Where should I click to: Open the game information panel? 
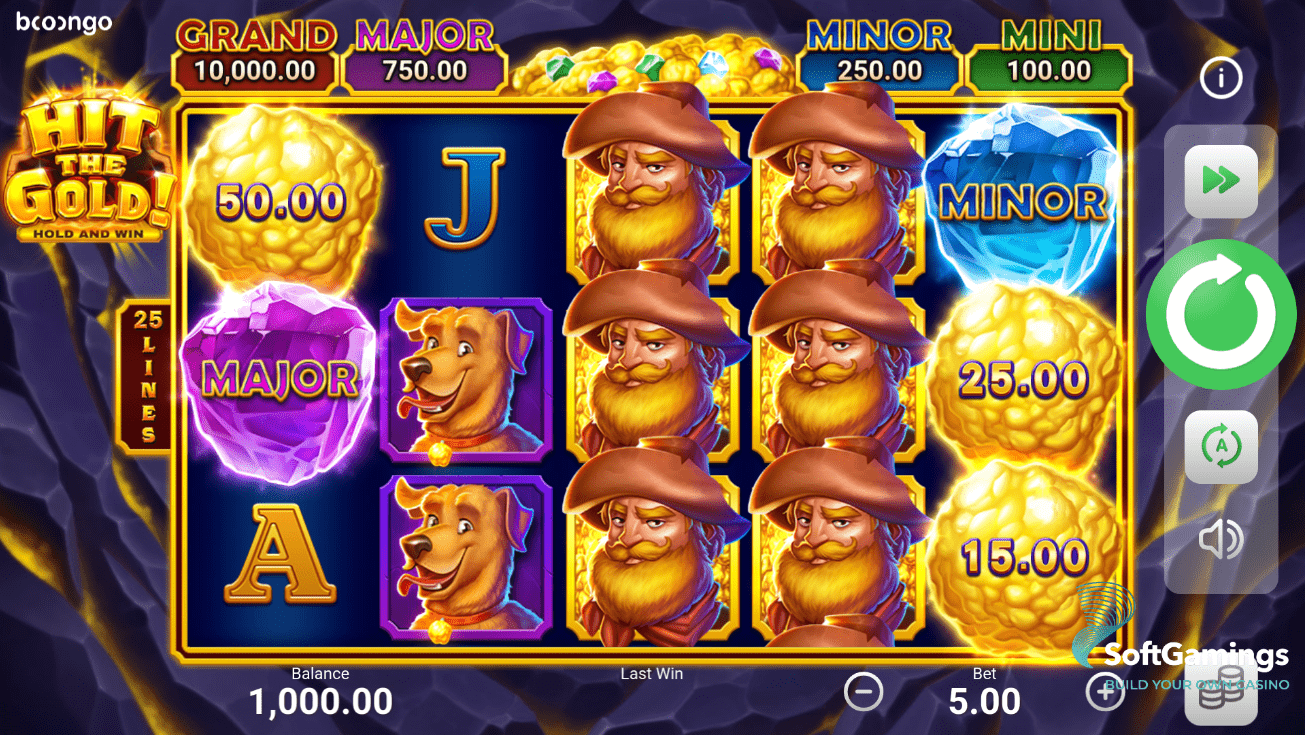click(1220, 78)
